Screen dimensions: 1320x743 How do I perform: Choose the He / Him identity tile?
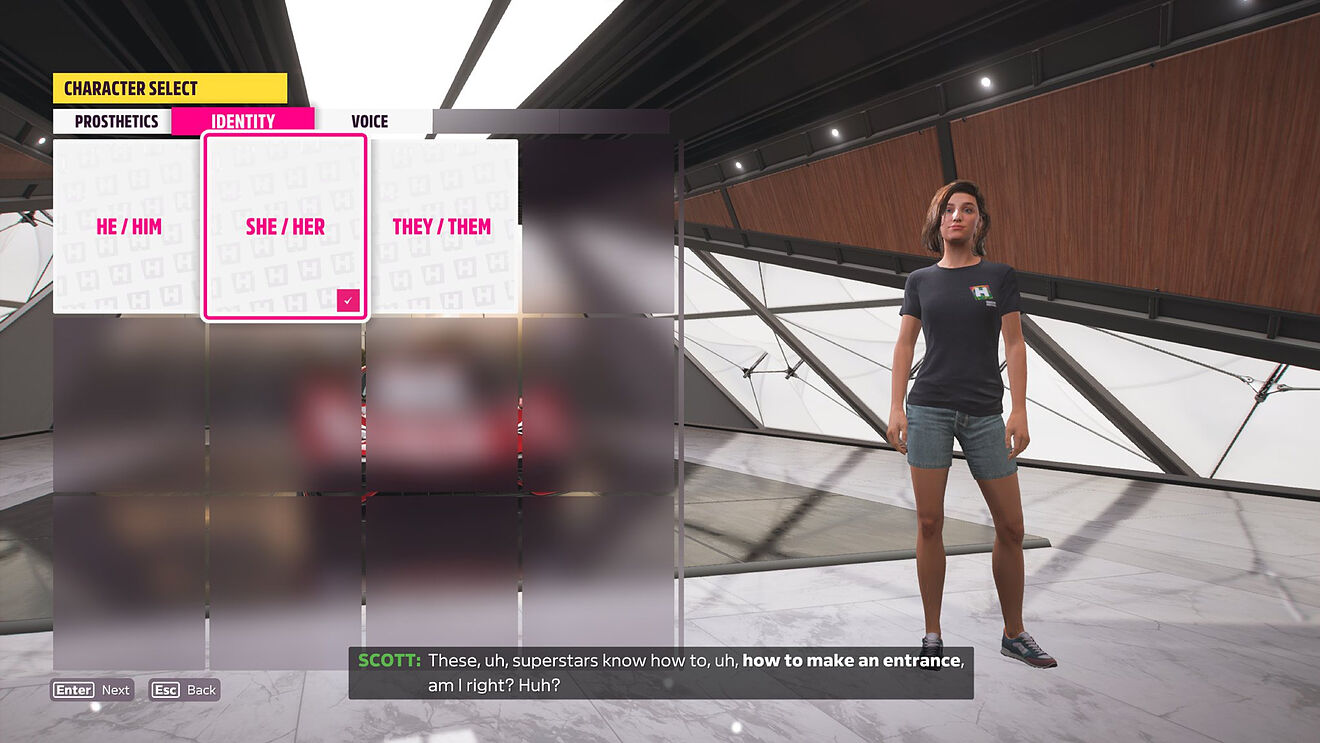(129, 227)
